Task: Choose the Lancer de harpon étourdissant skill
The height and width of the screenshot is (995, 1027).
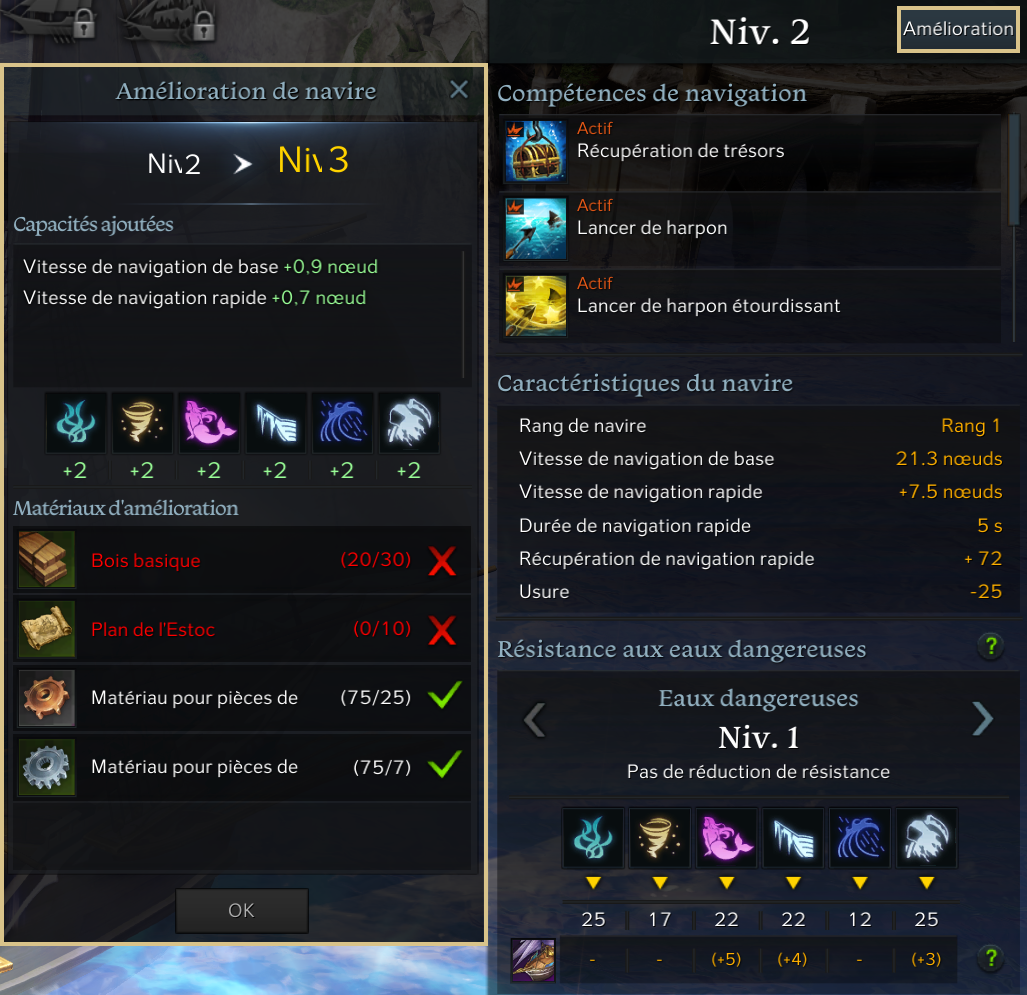Action: [708, 305]
